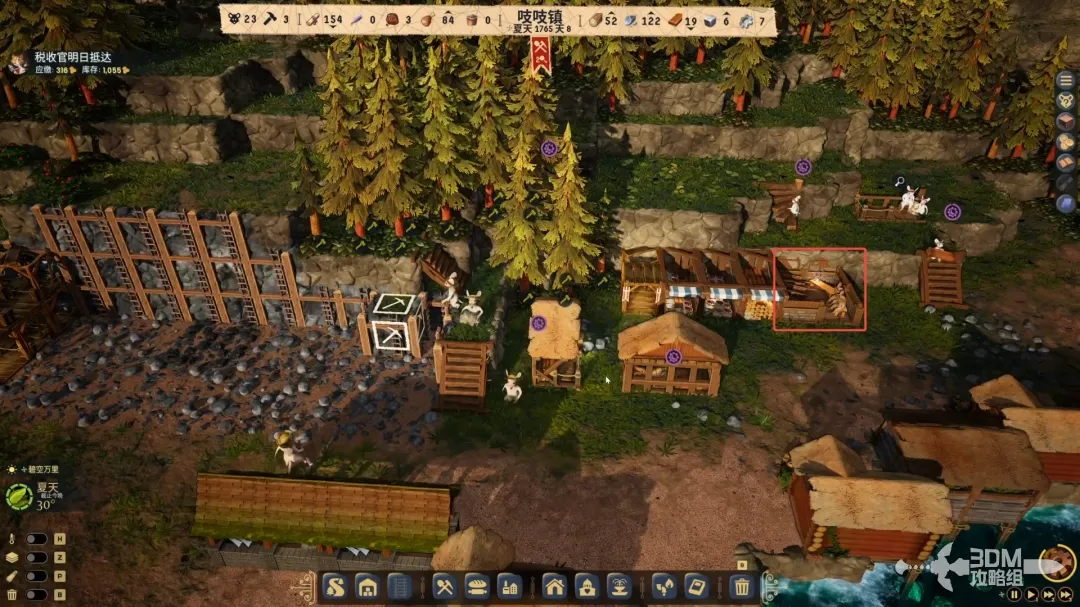Activate the trash can demolish tool
The width and height of the screenshot is (1080, 607).
(x=742, y=587)
